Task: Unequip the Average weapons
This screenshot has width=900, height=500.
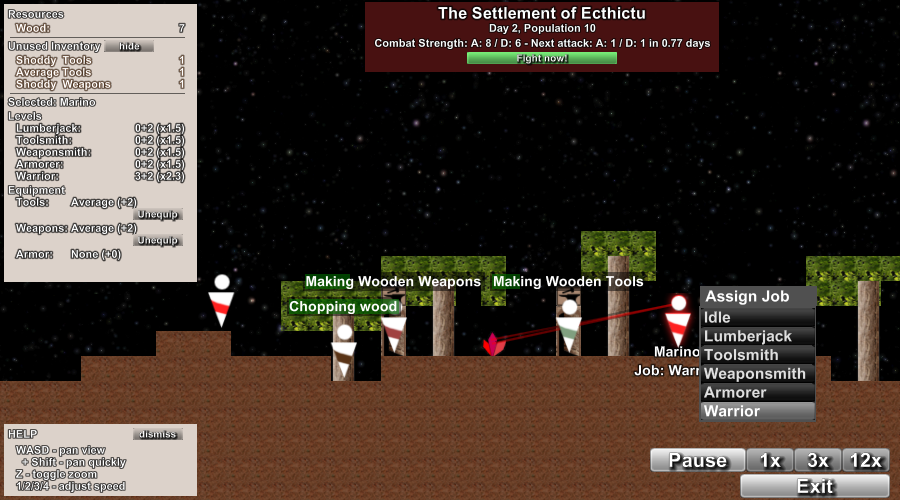Action: click(x=158, y=240)
